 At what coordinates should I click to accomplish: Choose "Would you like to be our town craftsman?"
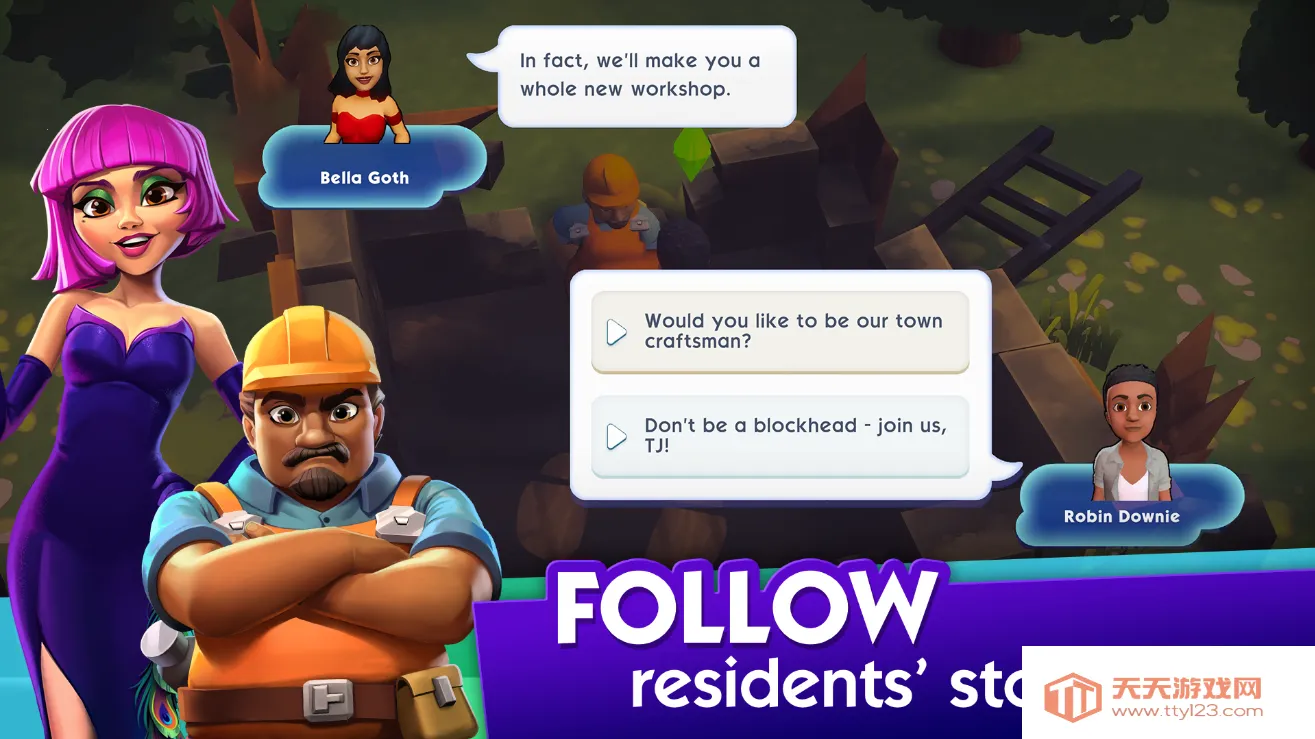pyautogui.click(x=780, y=331)
